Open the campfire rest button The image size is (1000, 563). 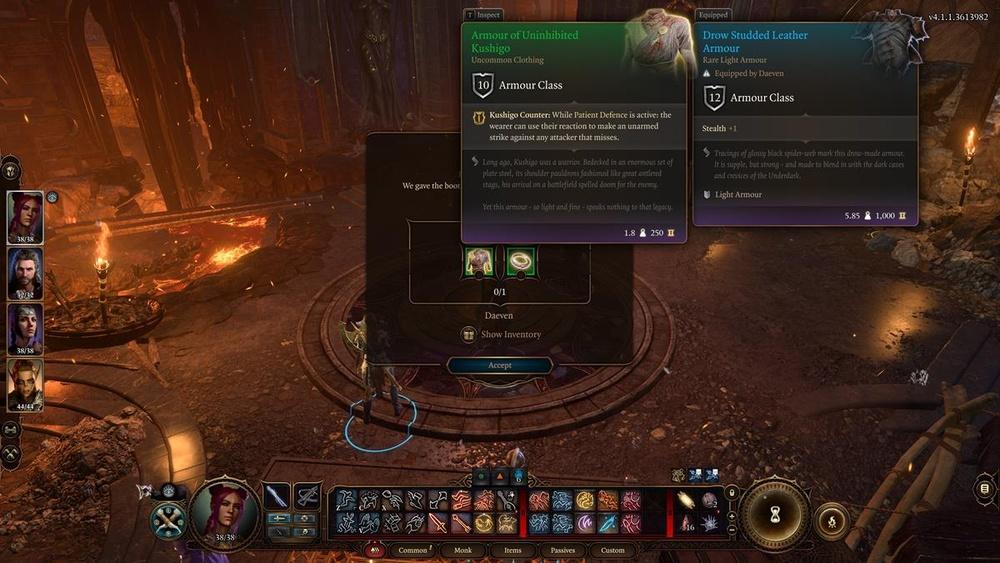pos(831,520)
